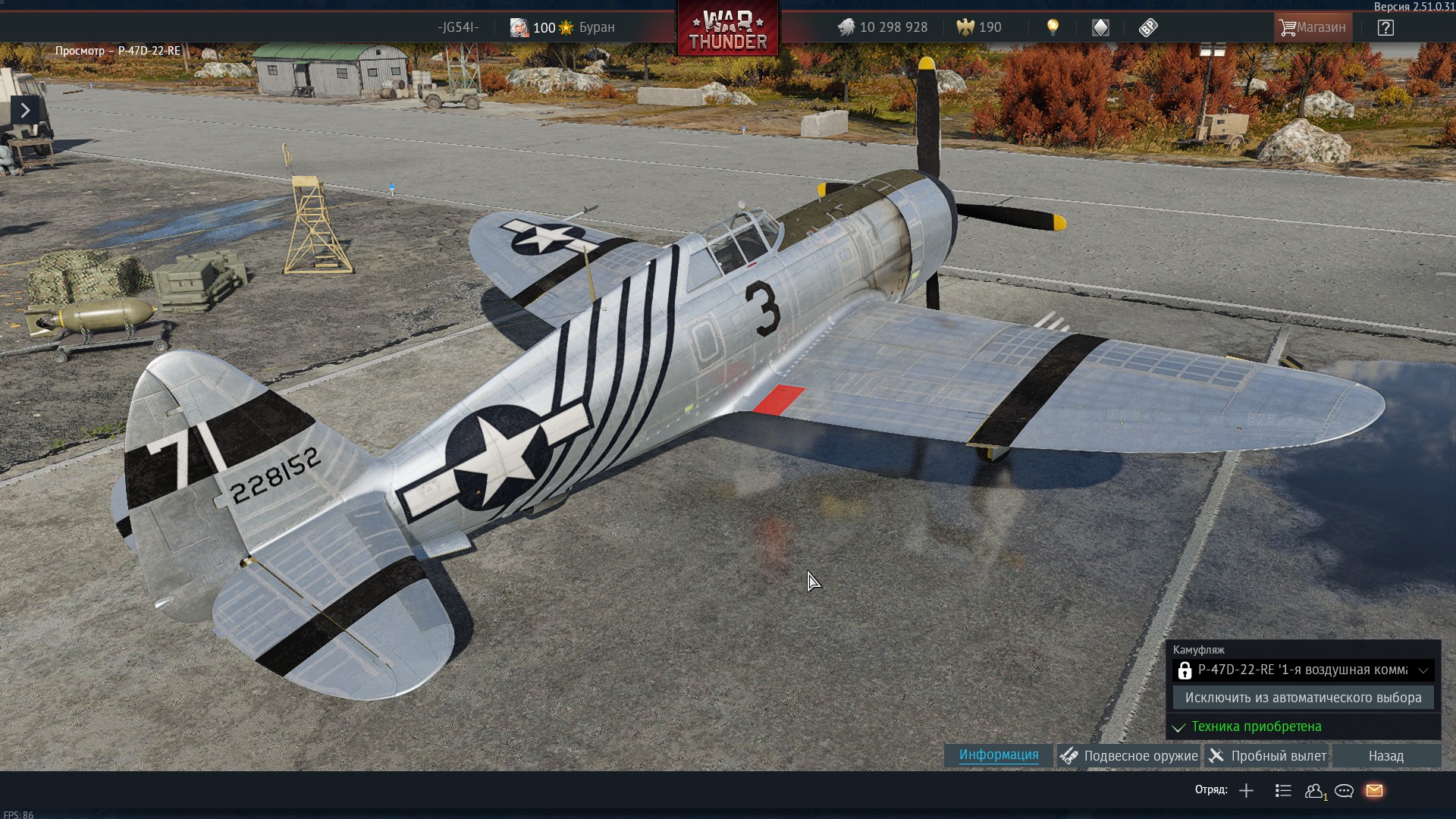This screenshot has height=819, width=1456.
Task: Open the chat bubble icon
Action: tap(1344, 791)
